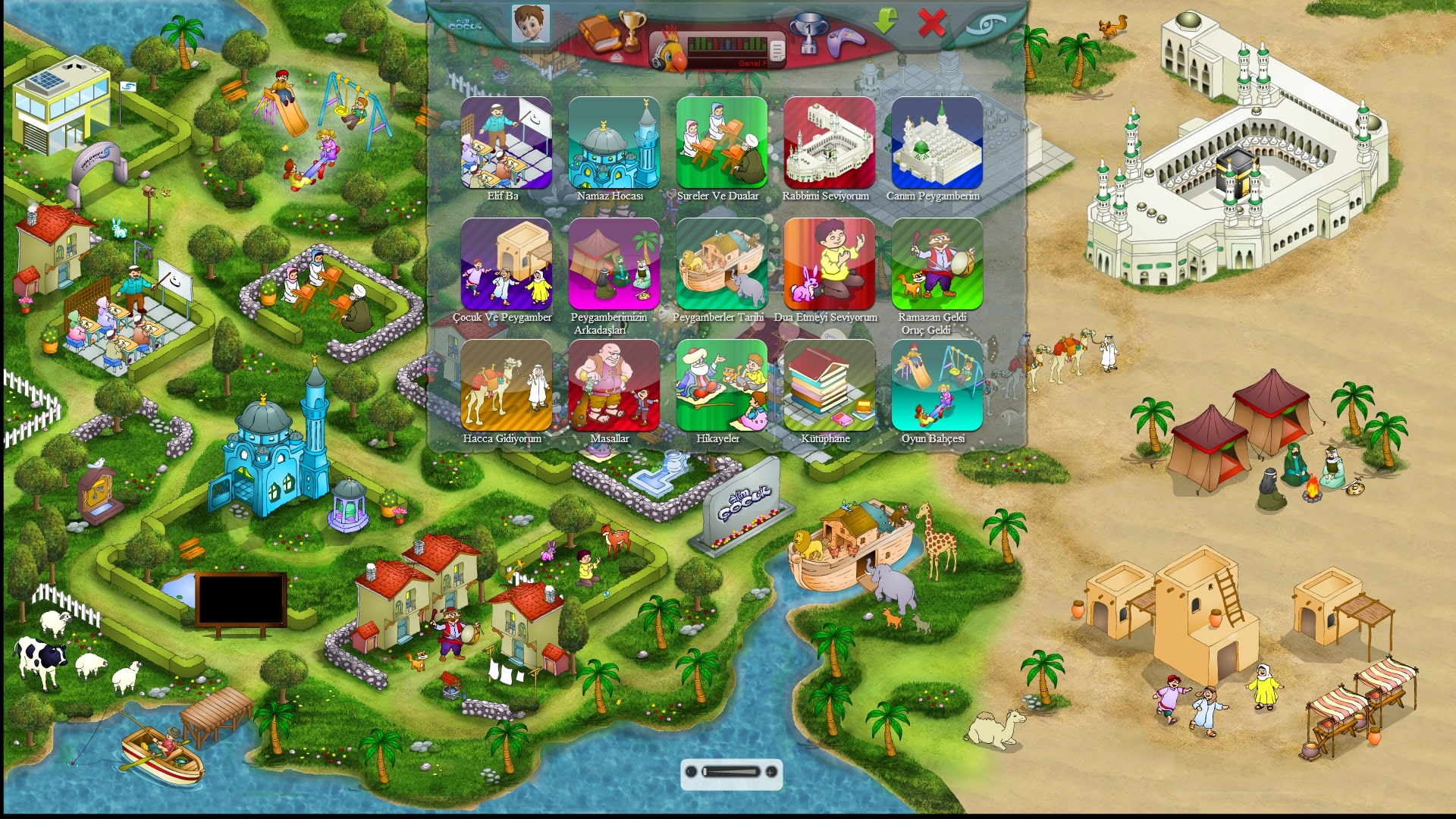Viewport: 1456px width, 819px height.
Task: Open the Kütüphane library tile
Action: coord(829,385)
